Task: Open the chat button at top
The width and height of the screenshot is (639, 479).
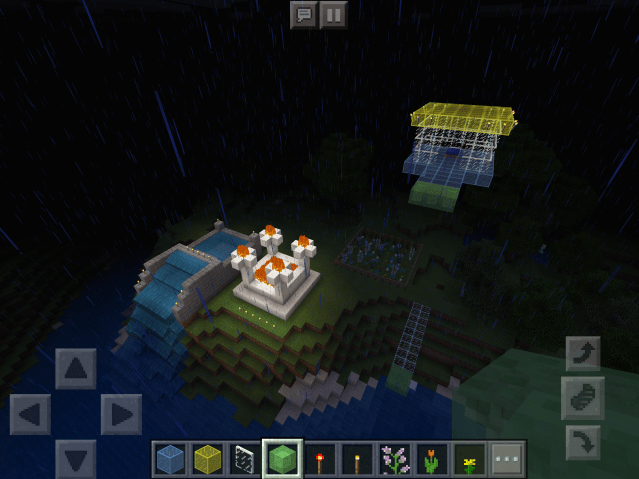Action: point(303,15)
